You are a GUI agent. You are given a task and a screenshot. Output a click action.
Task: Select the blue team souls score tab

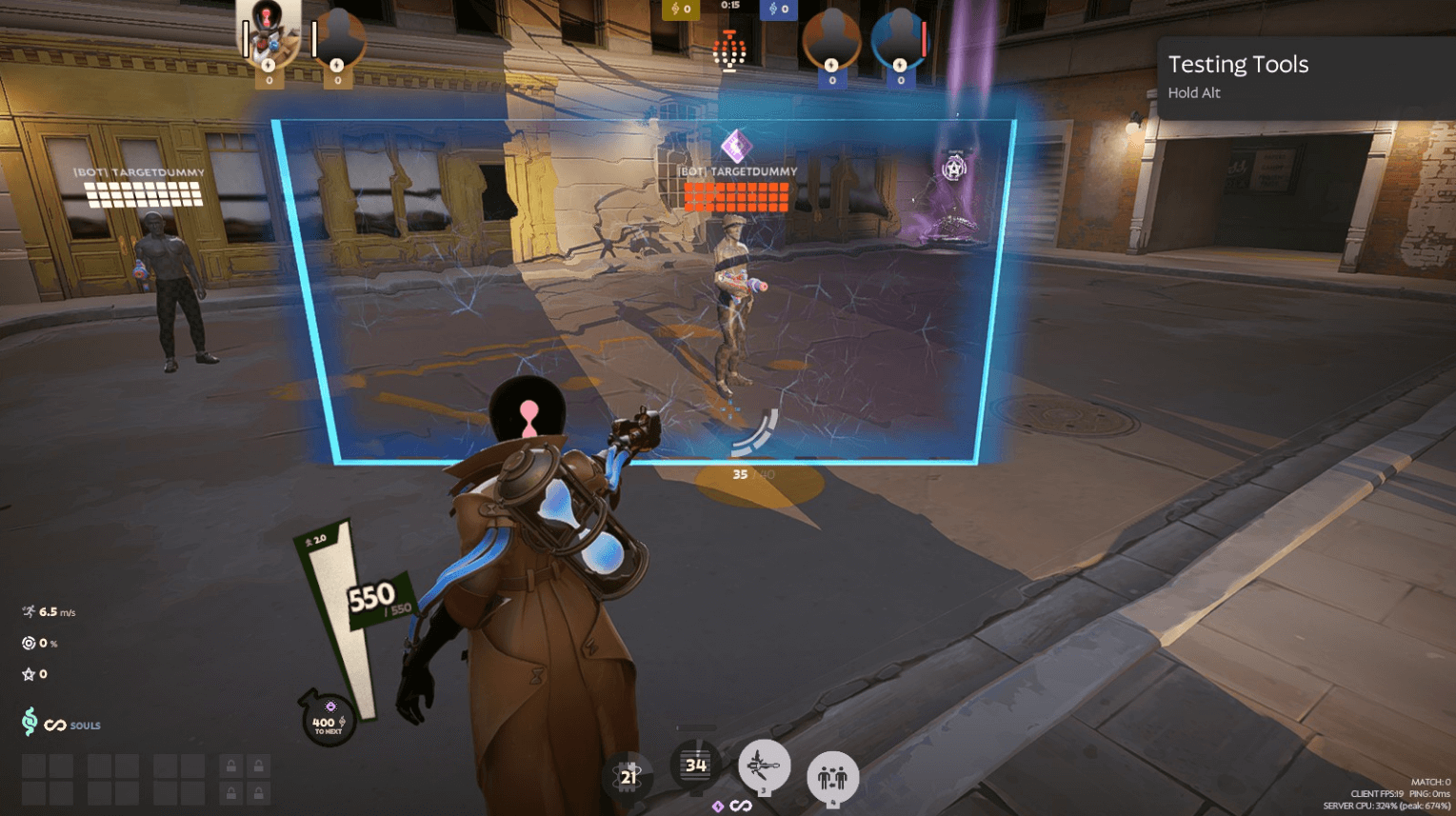pyautogui.click(x=779, y=9)
